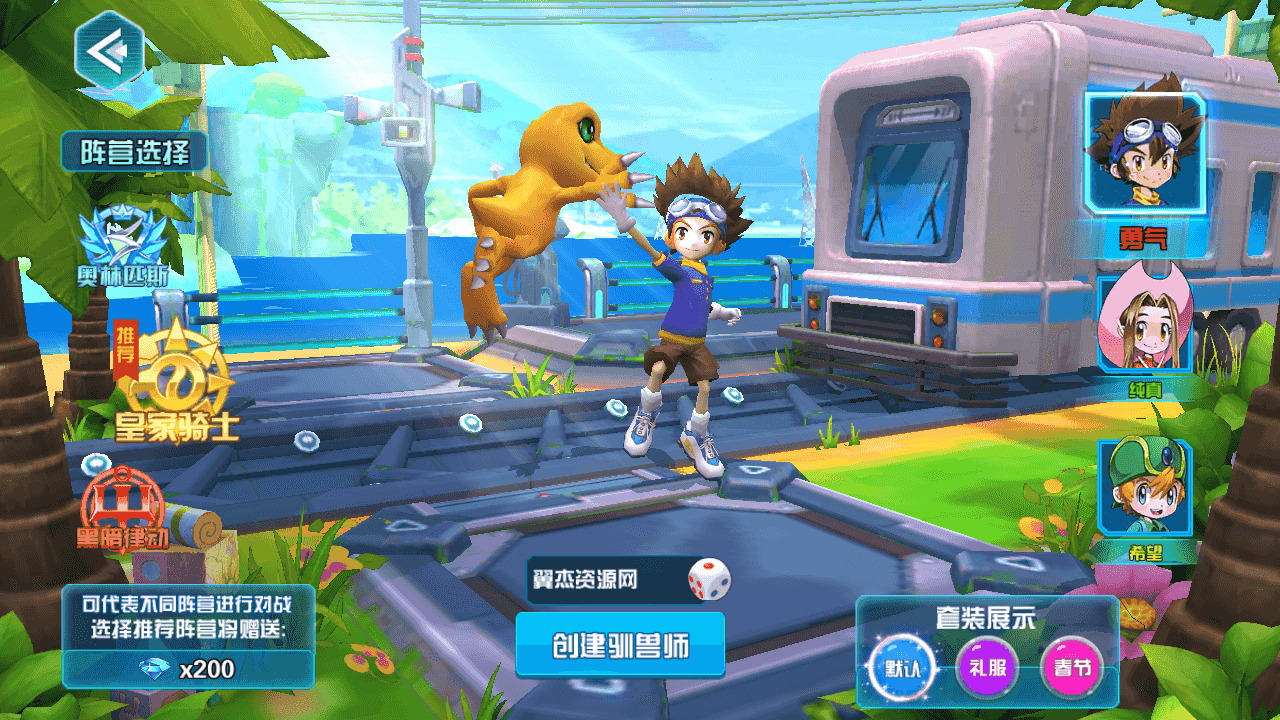Viewport: 1280px width, 720px height.
Task: Pick the 黑暗律动 faction emblem
Action: (124, 504)
